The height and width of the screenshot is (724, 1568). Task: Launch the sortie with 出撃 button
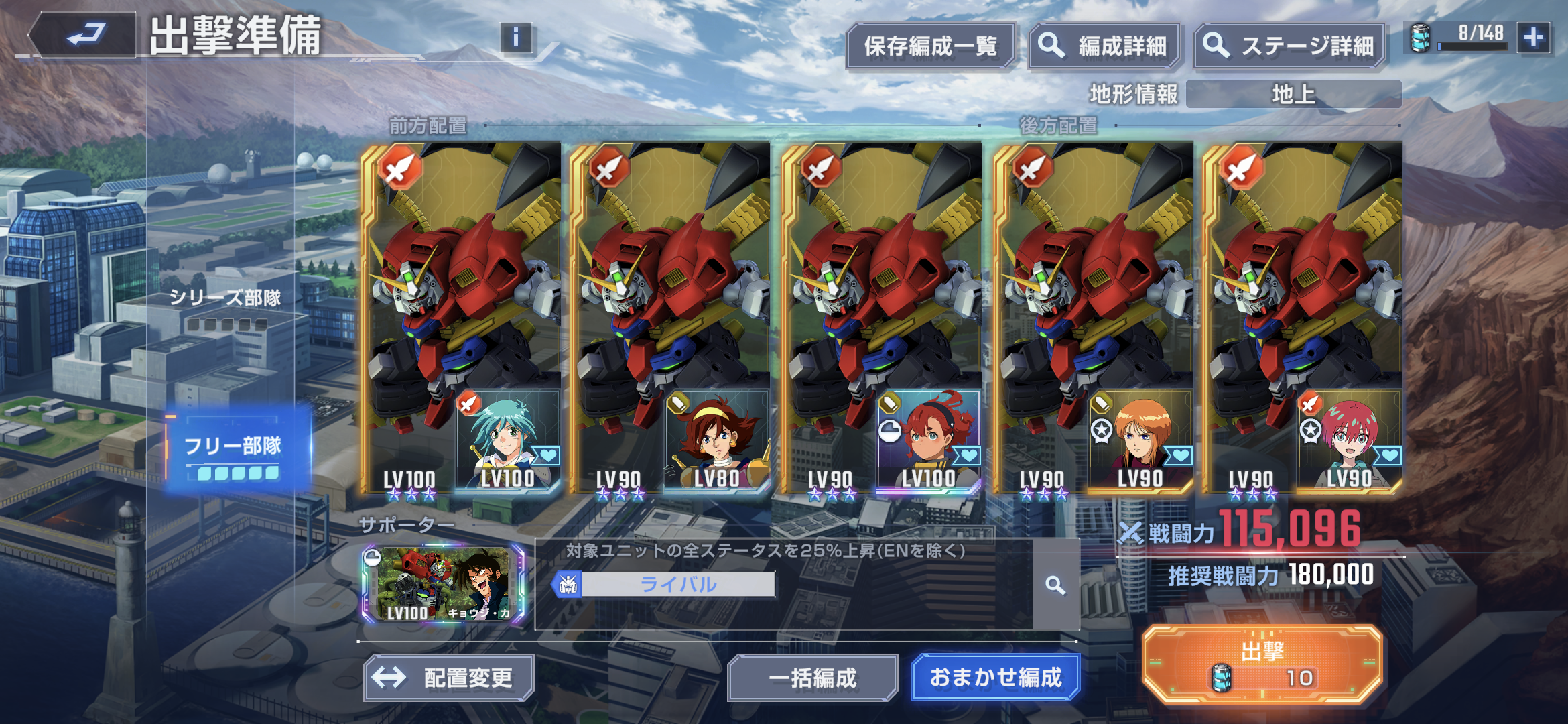click(x=1261, y=664)
